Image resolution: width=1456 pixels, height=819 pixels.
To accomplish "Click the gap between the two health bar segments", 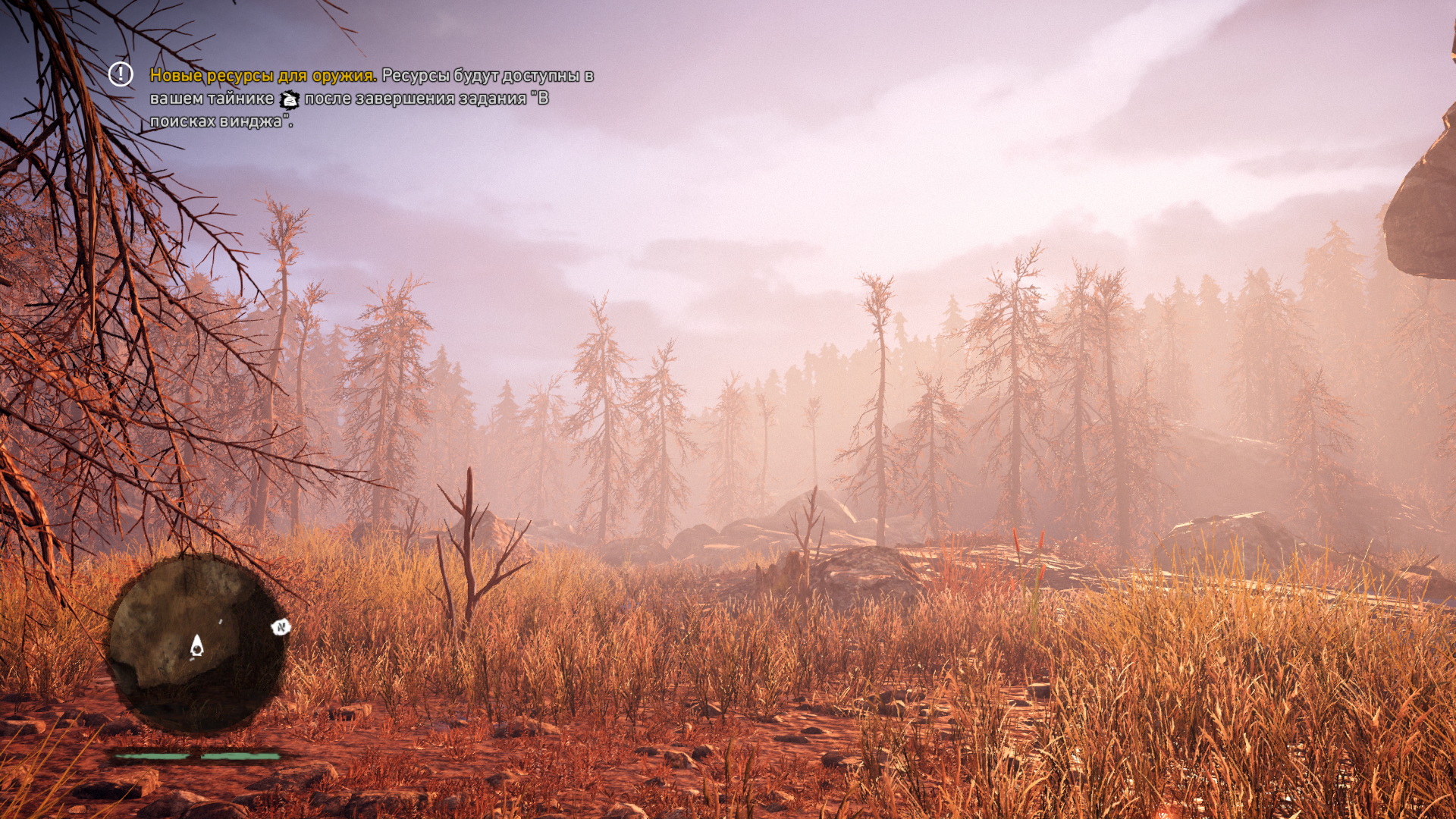I will pos(199,756).
